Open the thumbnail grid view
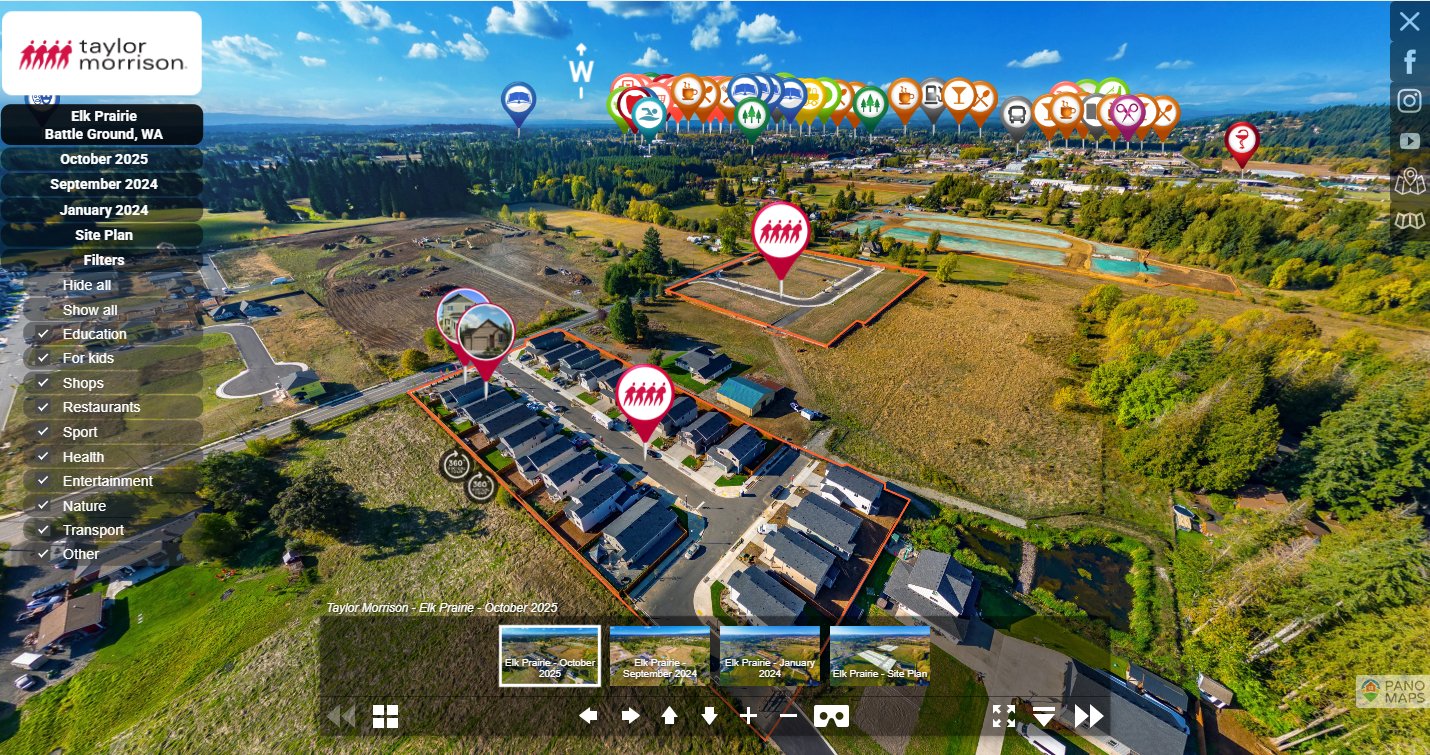The image size is (1430, 755). [x=385, y=716]
